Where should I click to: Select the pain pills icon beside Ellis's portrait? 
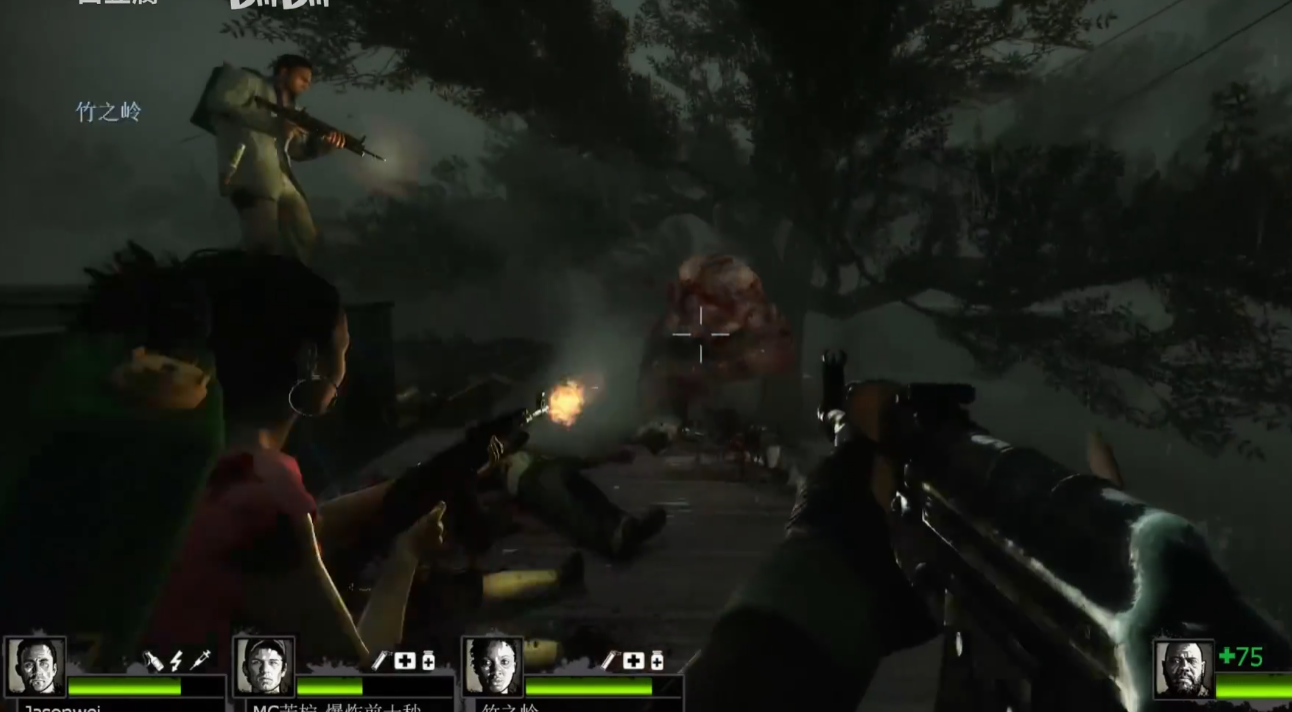427,661
